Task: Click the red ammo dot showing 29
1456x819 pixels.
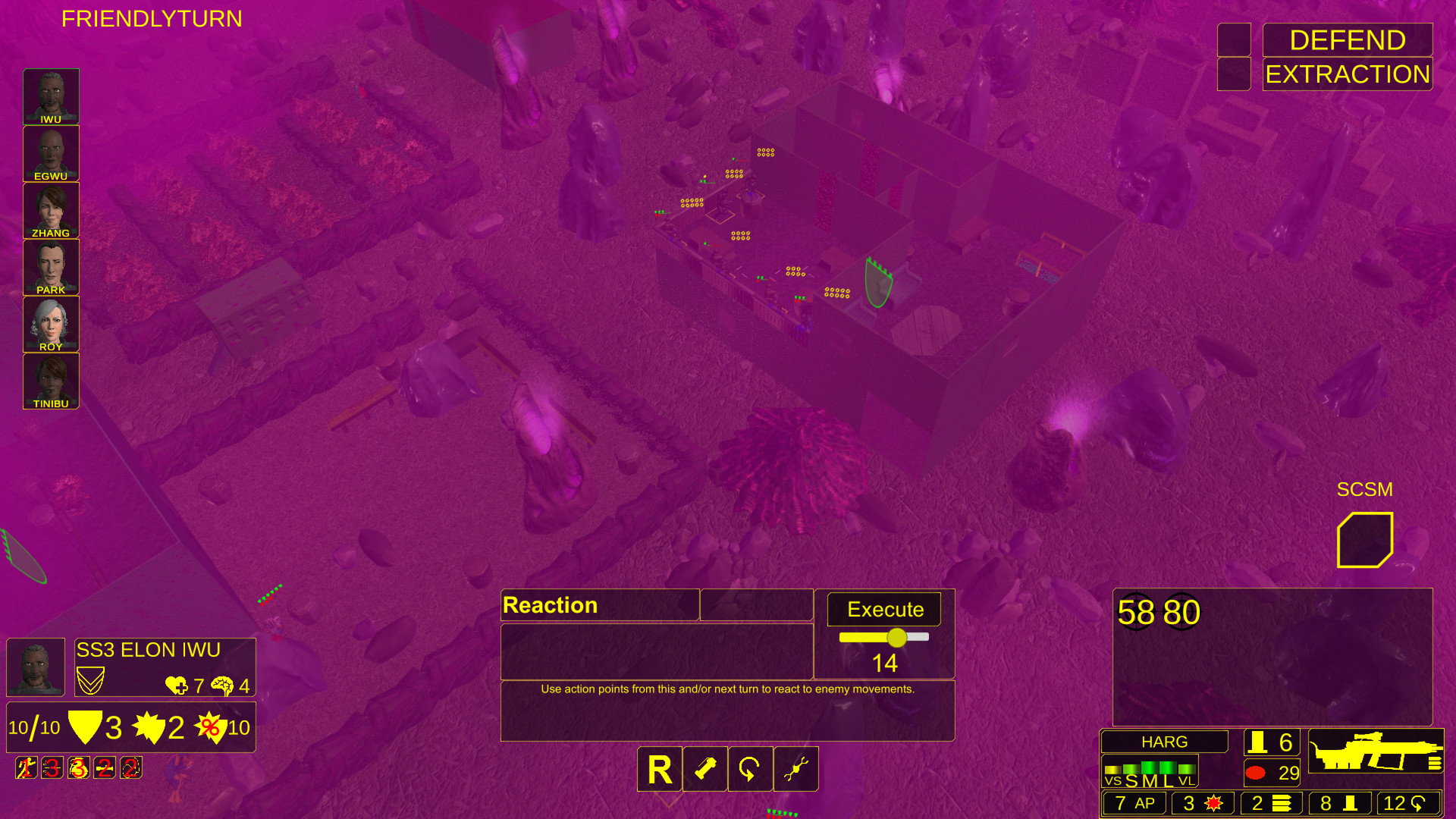Action: (x=1271, y=771)
